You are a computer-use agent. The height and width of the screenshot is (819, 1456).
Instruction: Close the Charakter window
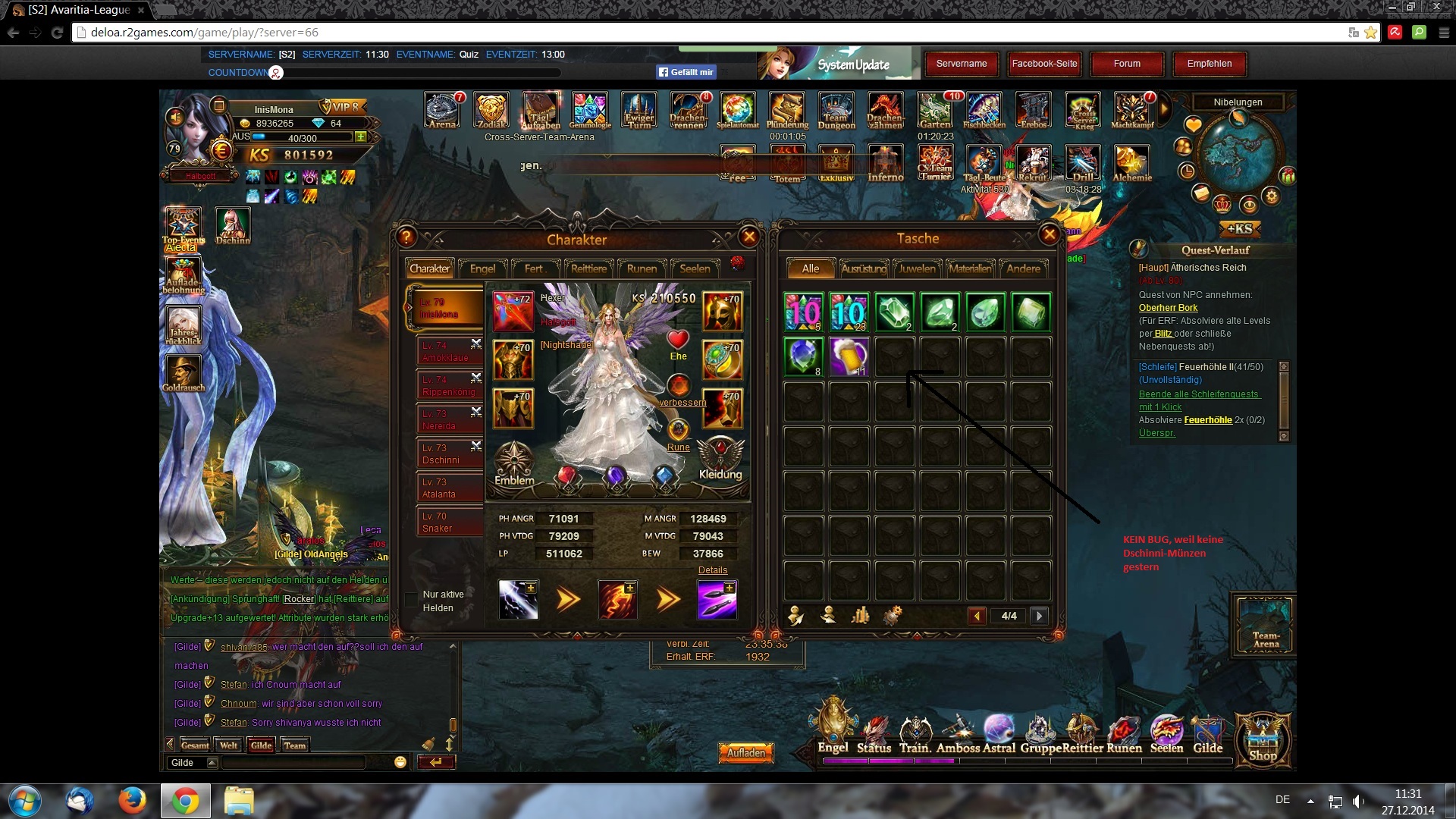coord(749,237)
